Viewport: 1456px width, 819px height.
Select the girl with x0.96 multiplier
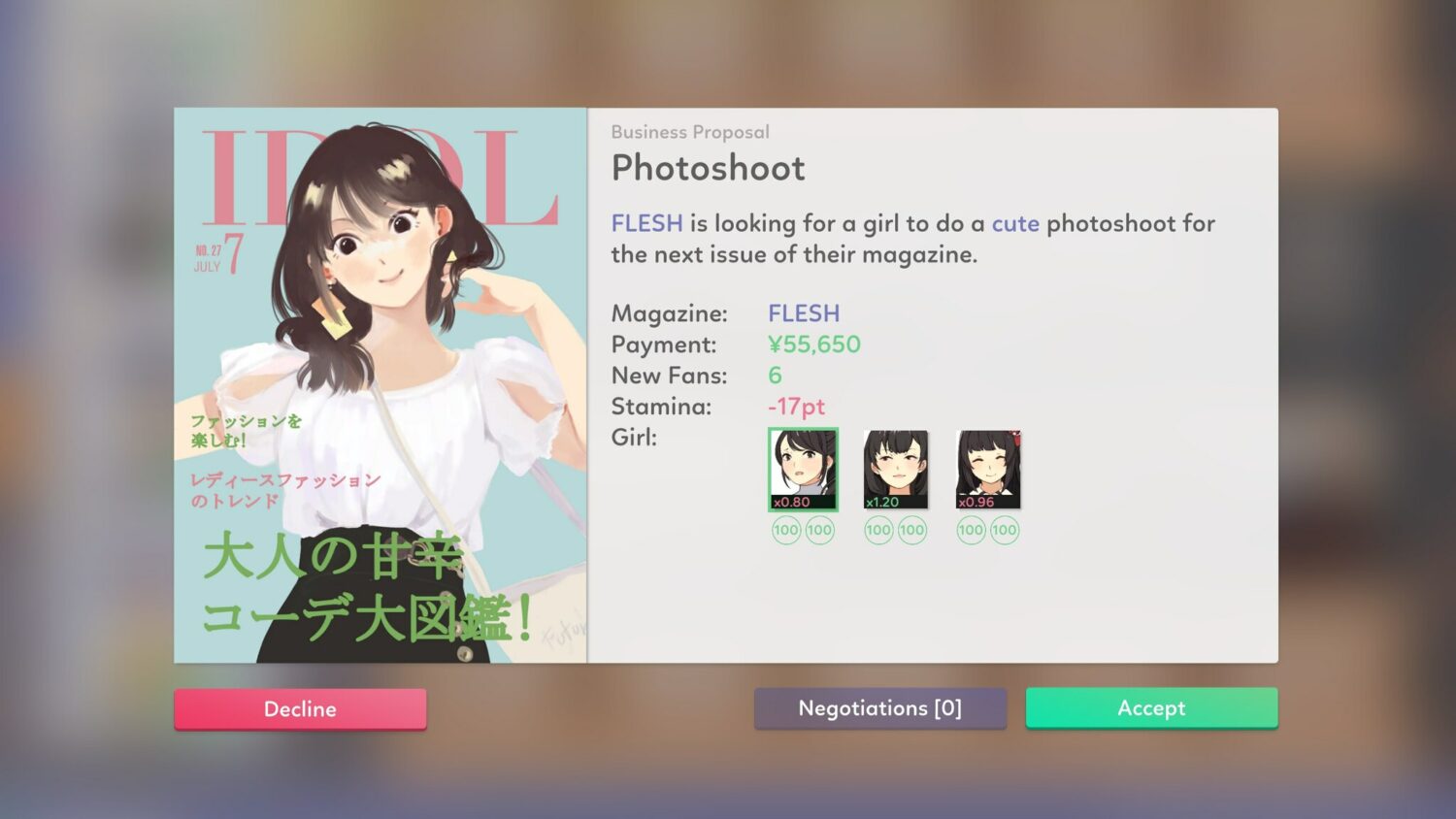pyautogui.click(x=986, y=469)
